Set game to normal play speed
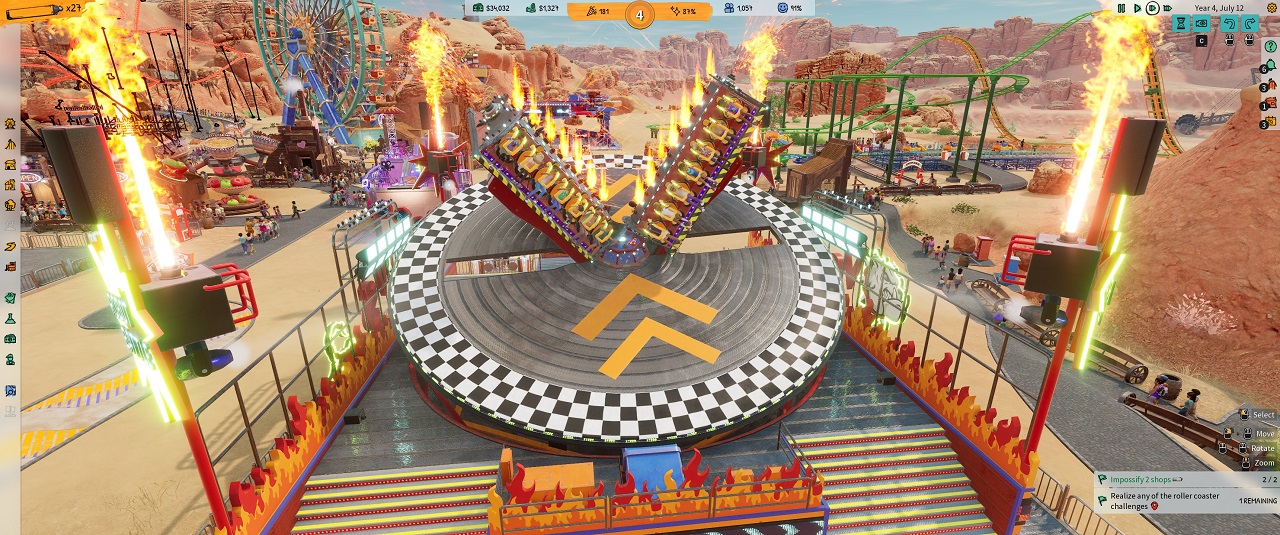1280x535 pixels. point(1137,8)
